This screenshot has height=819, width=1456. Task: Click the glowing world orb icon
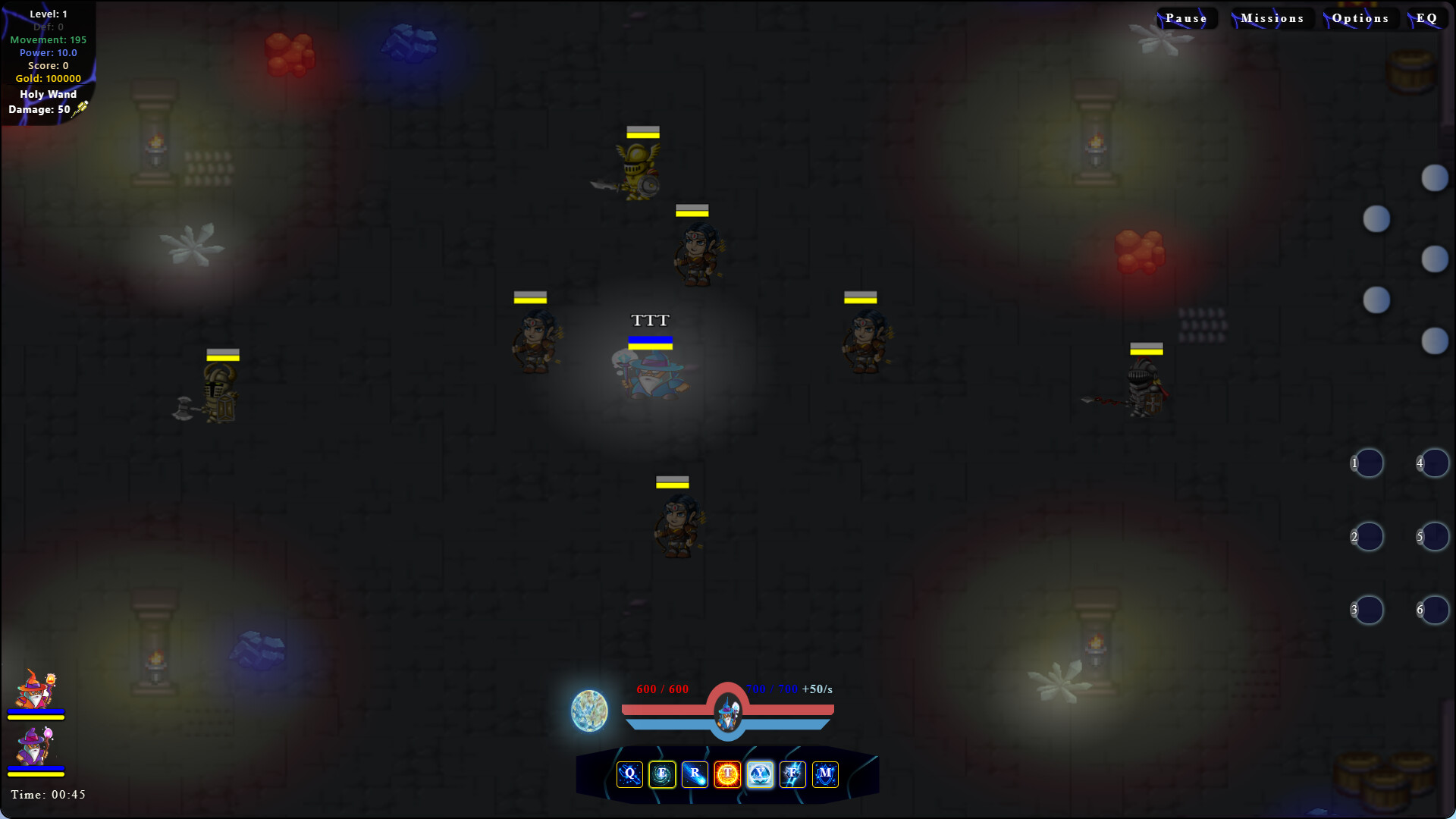(589, 711)
